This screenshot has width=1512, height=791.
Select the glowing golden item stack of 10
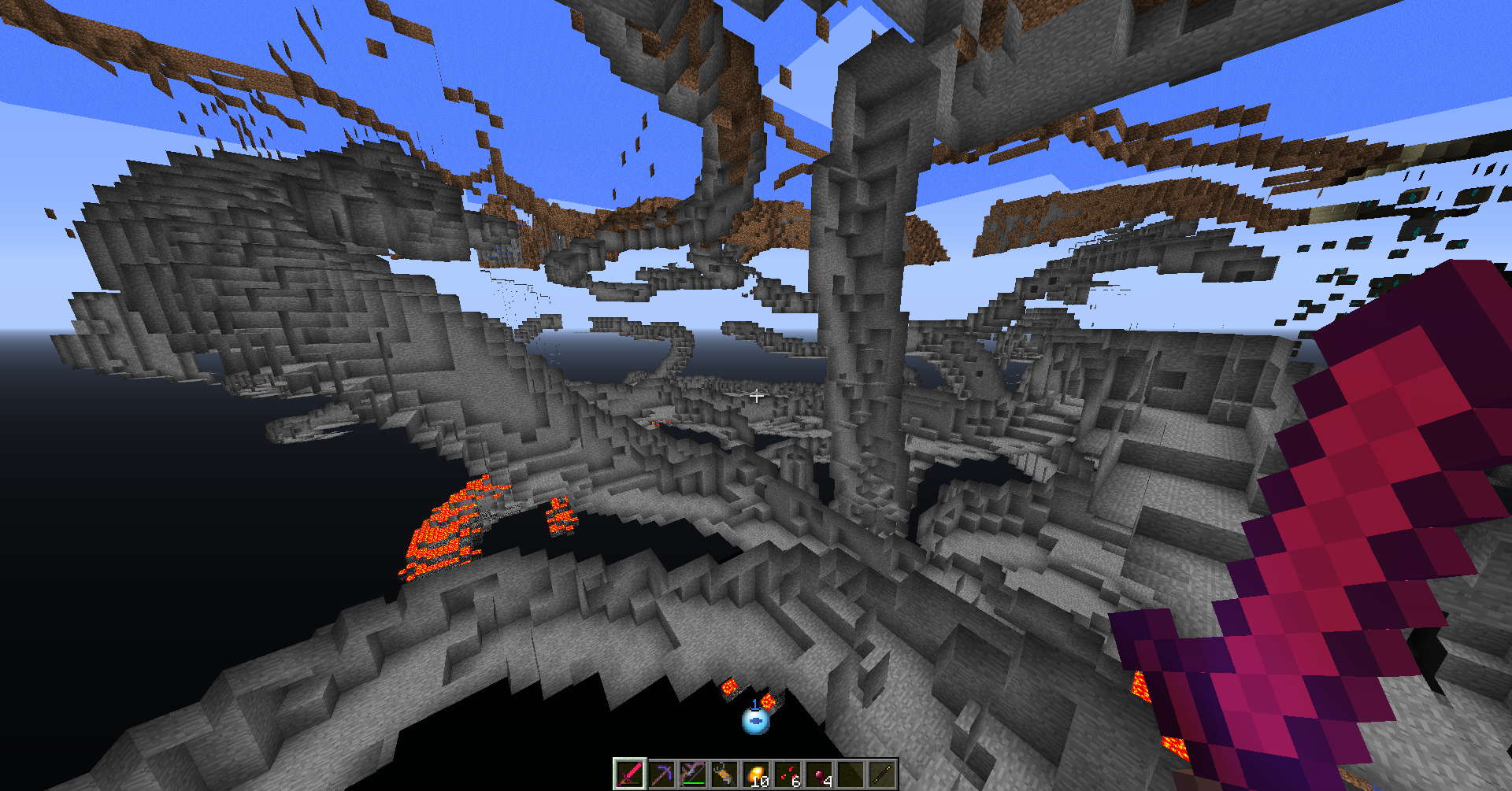click(x=756, y=774)
